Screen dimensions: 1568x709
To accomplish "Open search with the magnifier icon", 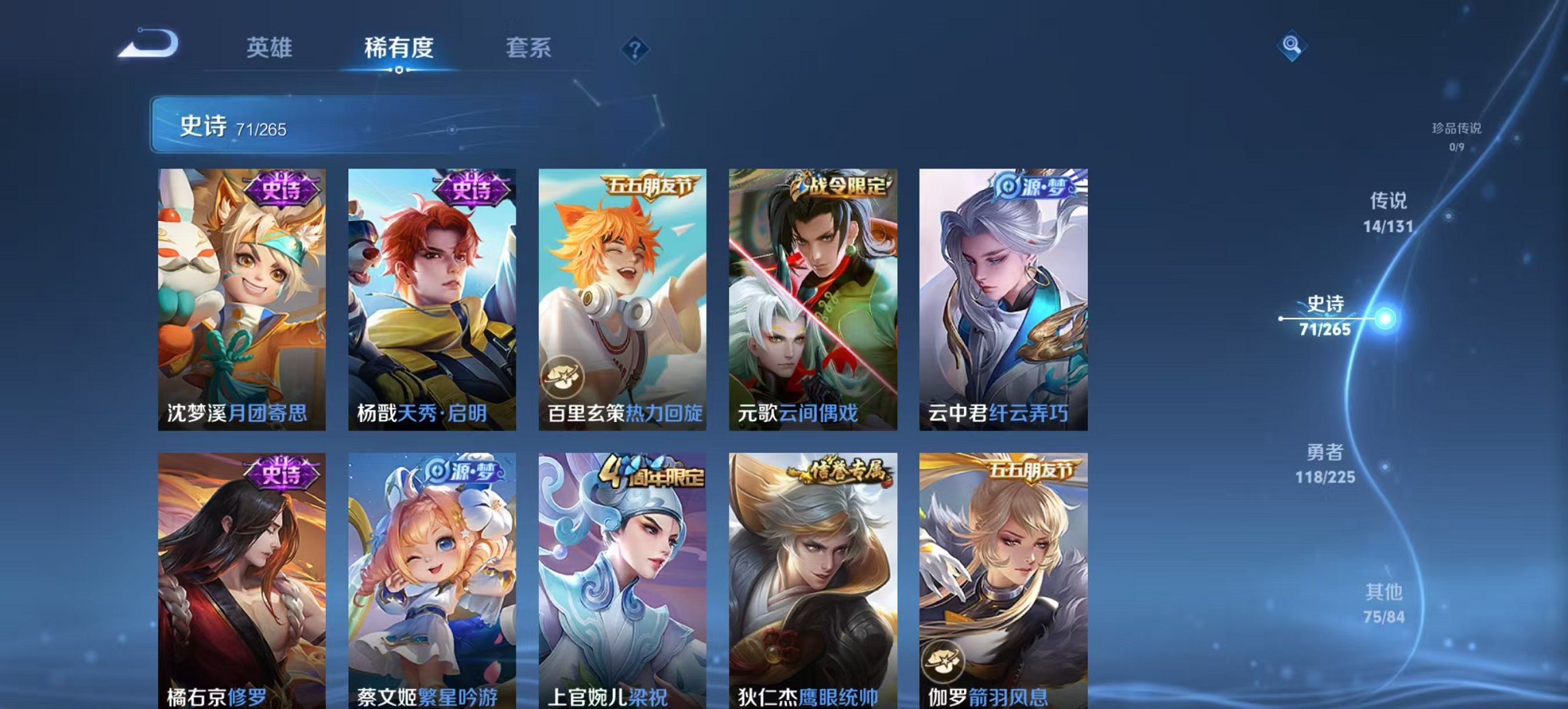I will click(1290, 44).
